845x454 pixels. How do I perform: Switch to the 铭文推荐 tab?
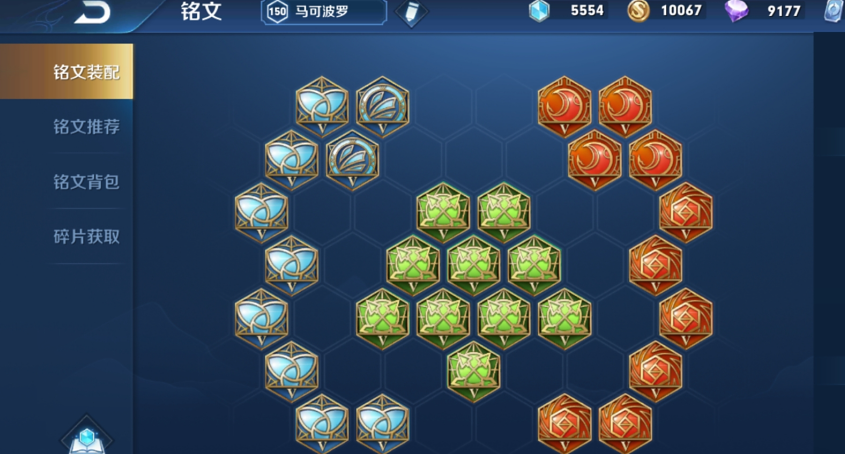coord(86,127)
